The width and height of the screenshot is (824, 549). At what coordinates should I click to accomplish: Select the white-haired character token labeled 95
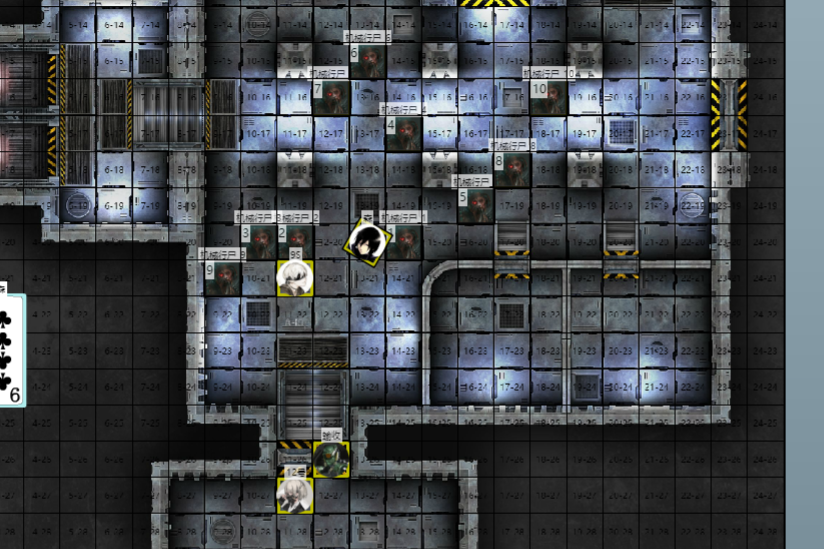(x=296, y=277)
